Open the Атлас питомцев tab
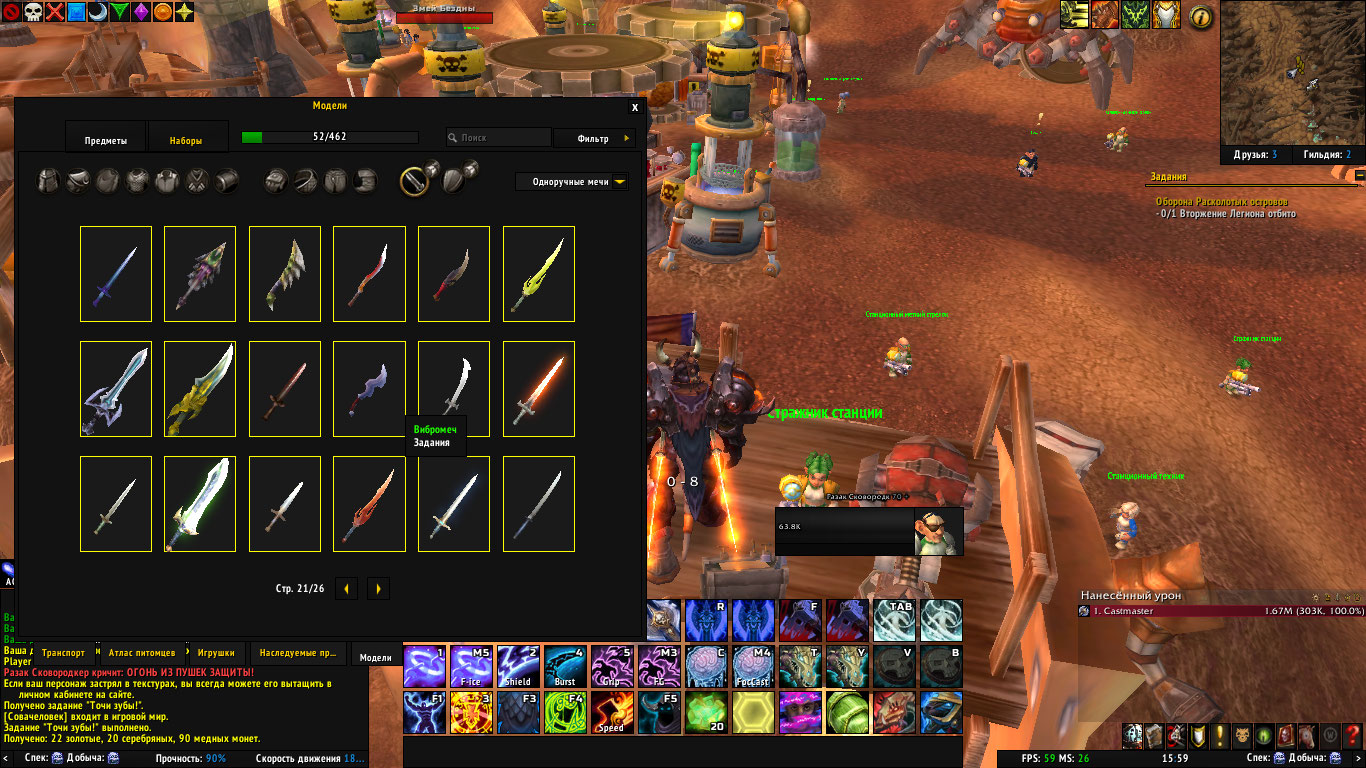This screenshot has height=768, width=1366. point(142,653)
